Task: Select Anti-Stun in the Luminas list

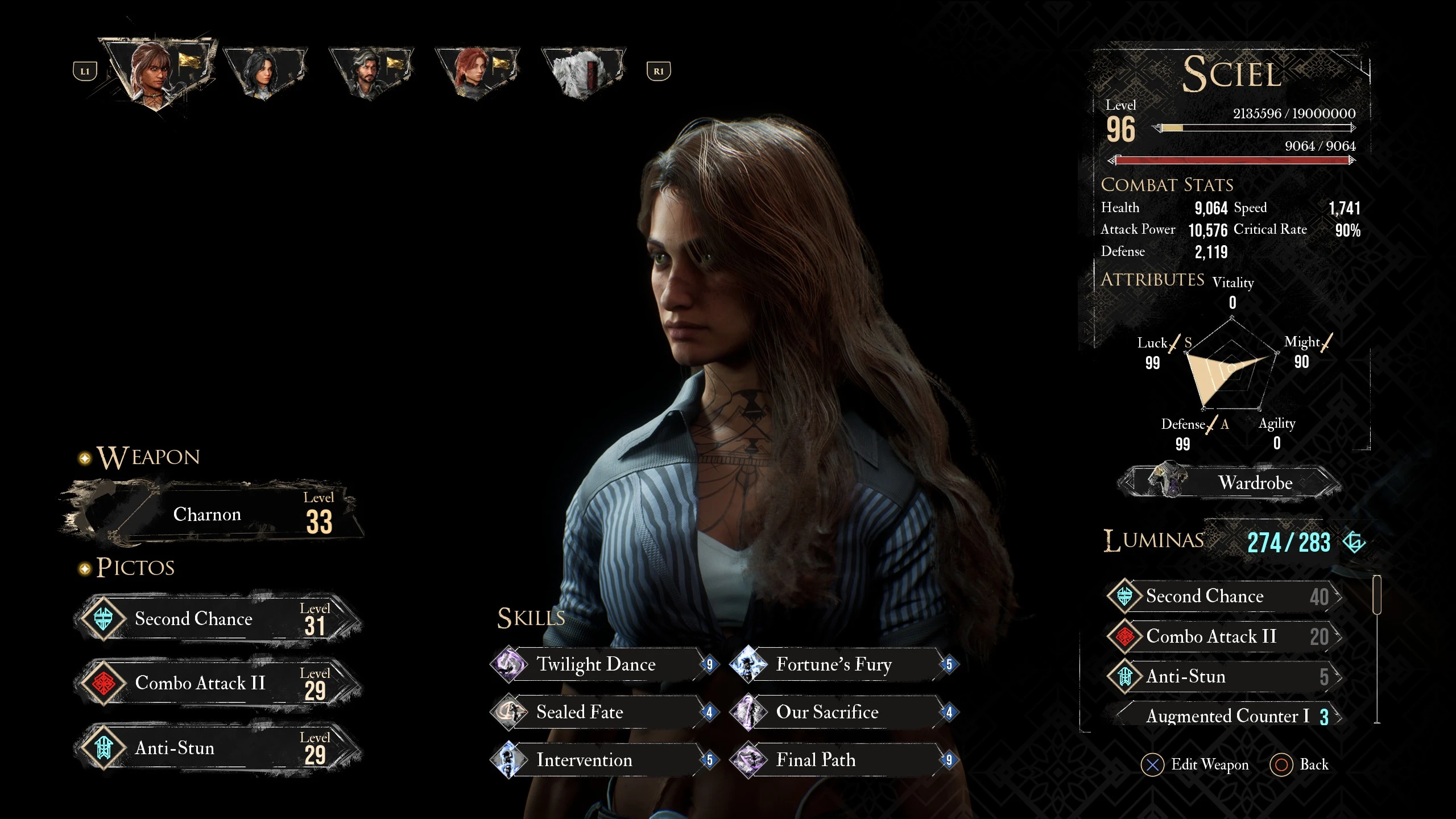Action: point(1224,677)
